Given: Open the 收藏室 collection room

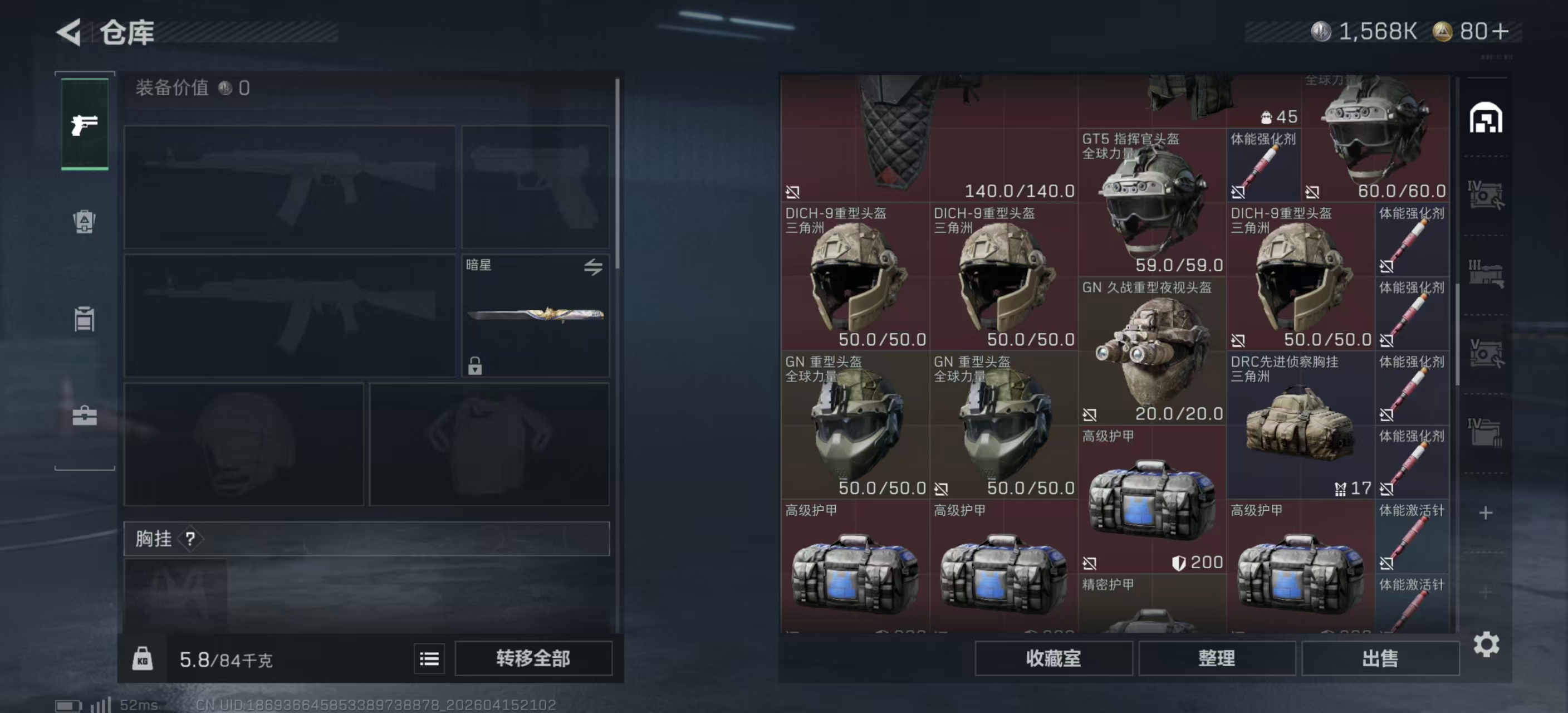Looking at the screenshot, I should click(1053, 658).
